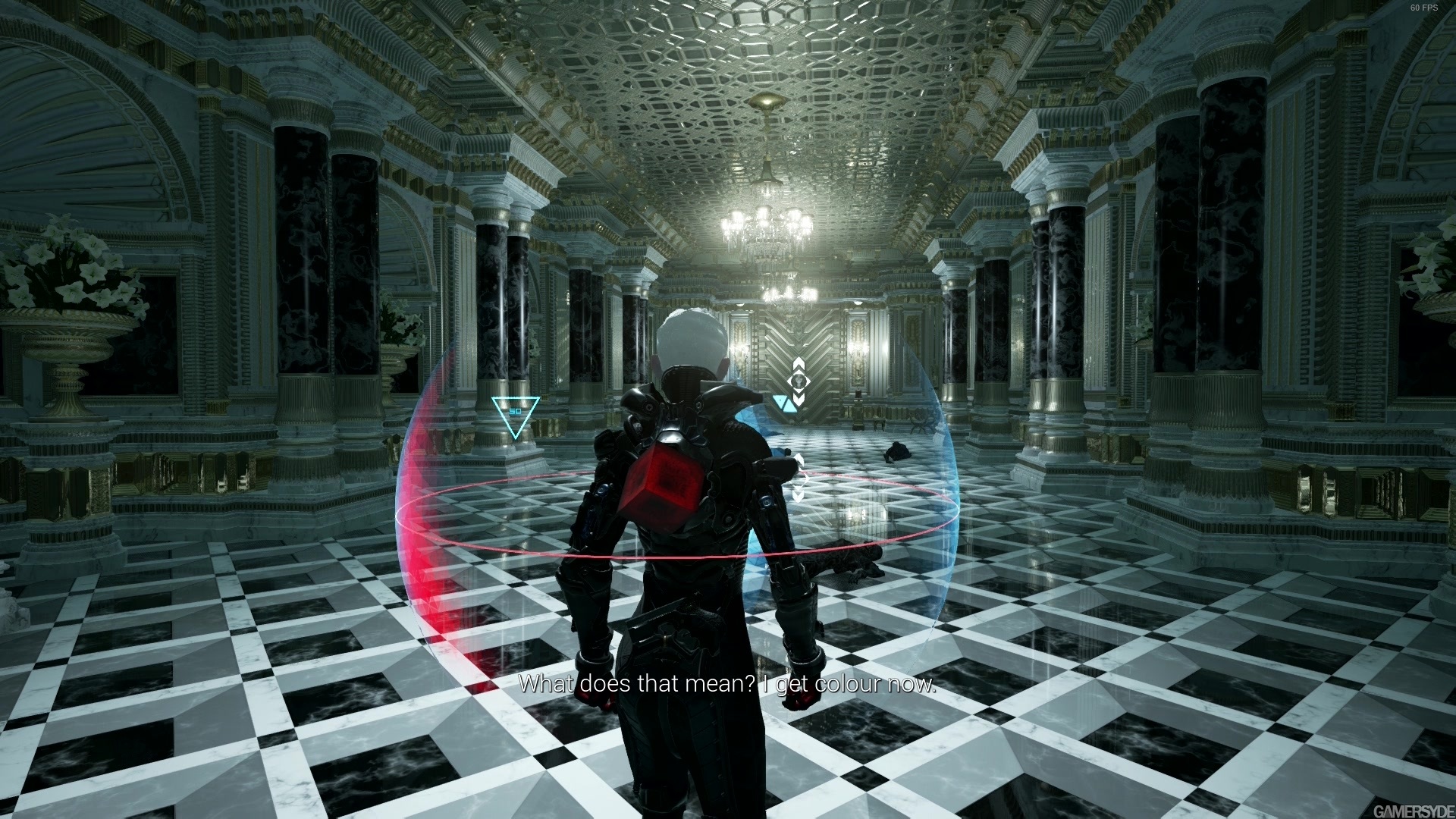Viewport: 1456px width, 819px height.
Task: Select the cyan triangle marker labeled 50
Action: pos(514,413)
